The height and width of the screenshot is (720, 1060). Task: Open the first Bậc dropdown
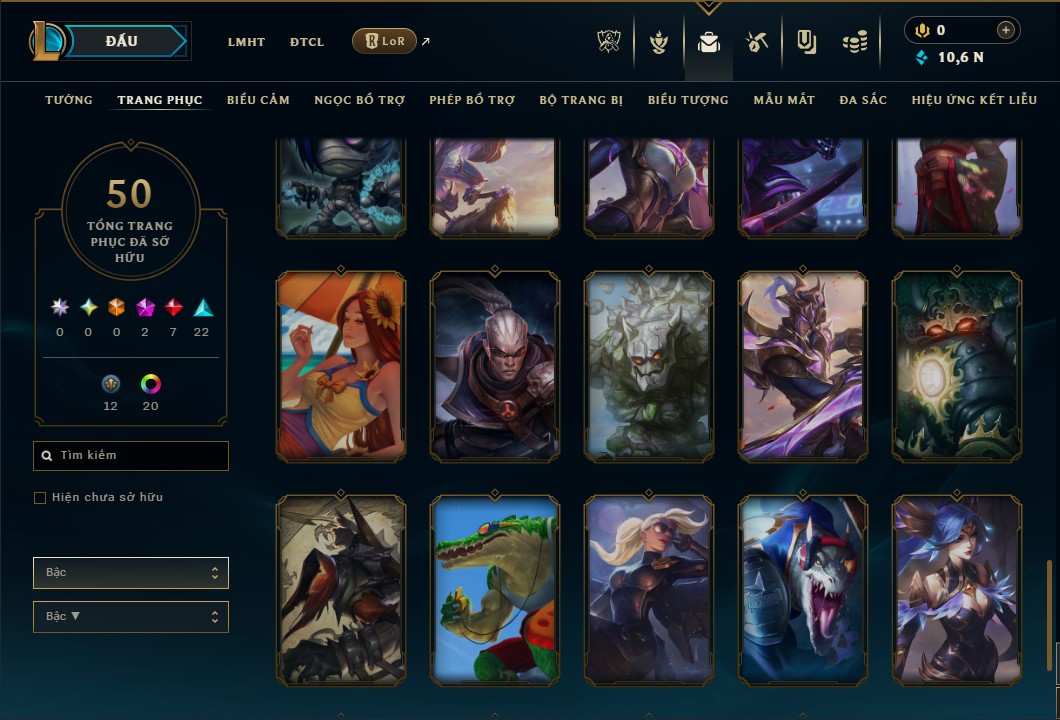click(131, 573)
